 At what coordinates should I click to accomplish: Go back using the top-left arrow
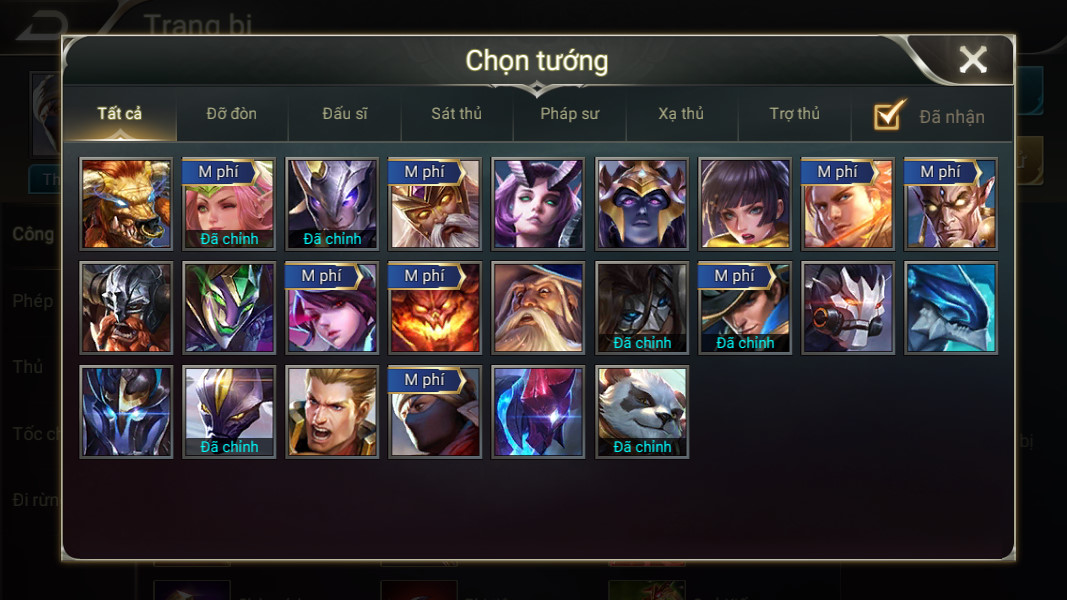(42, 25)
